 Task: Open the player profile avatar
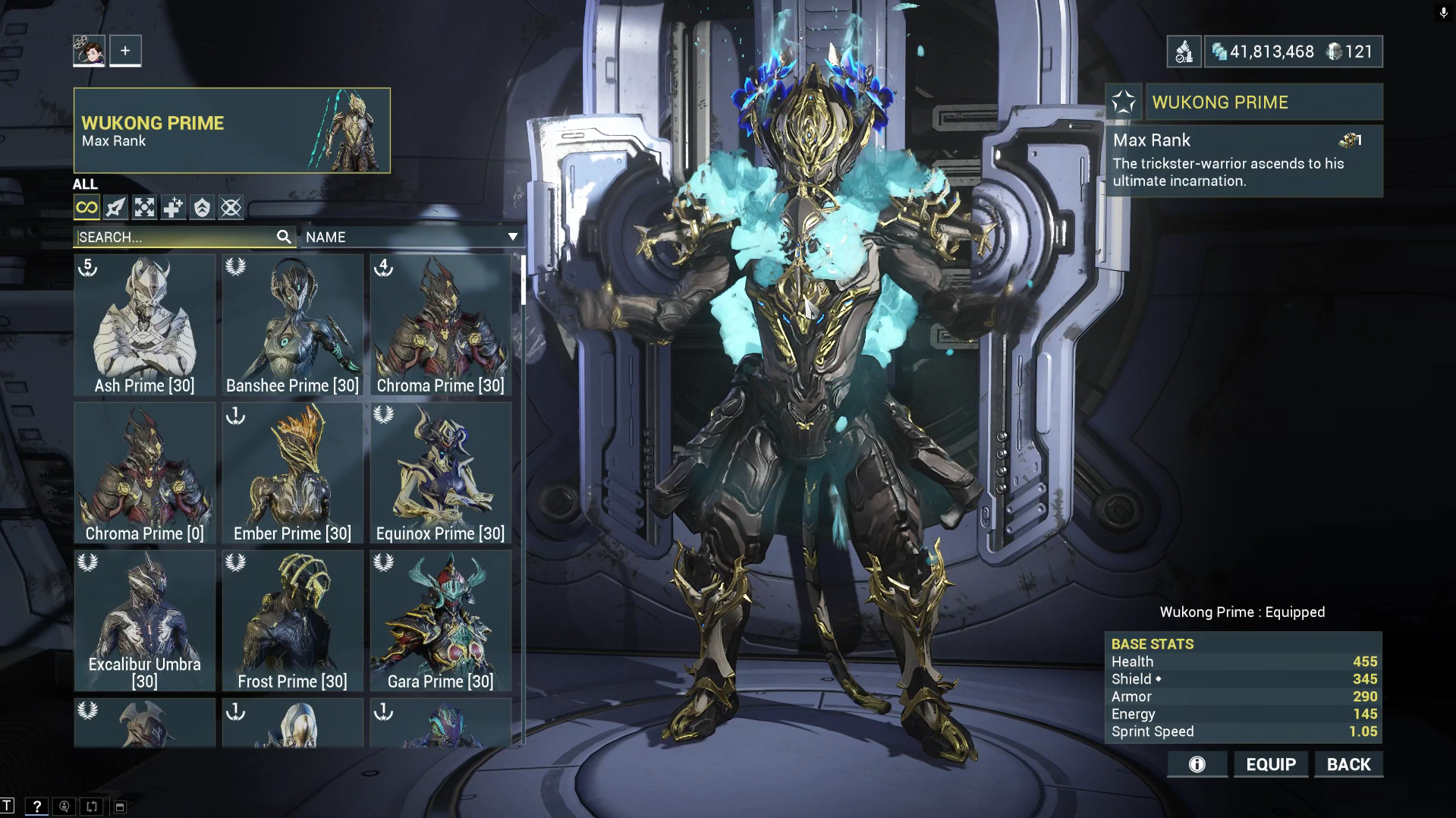click(89, 51)
